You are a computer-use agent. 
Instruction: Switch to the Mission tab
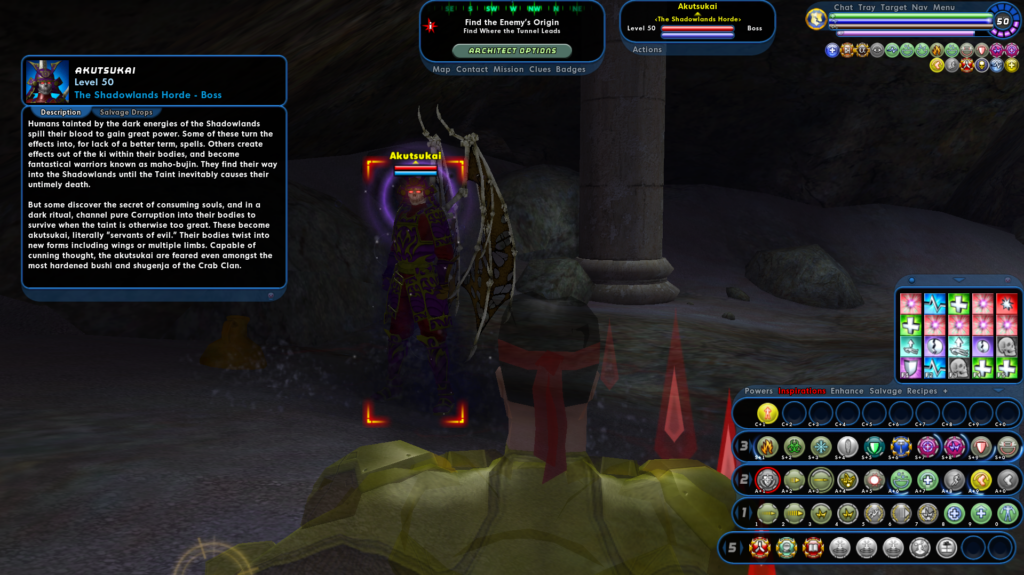click(x=508, y=70)
